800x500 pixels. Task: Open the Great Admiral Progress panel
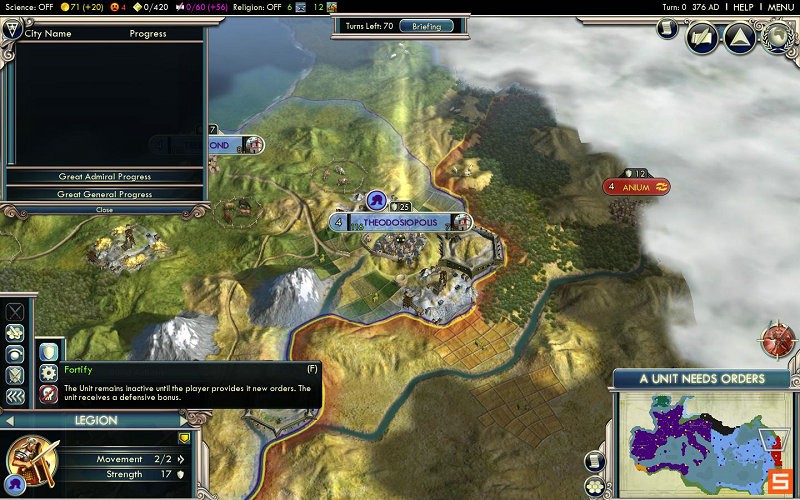point(104,177)
